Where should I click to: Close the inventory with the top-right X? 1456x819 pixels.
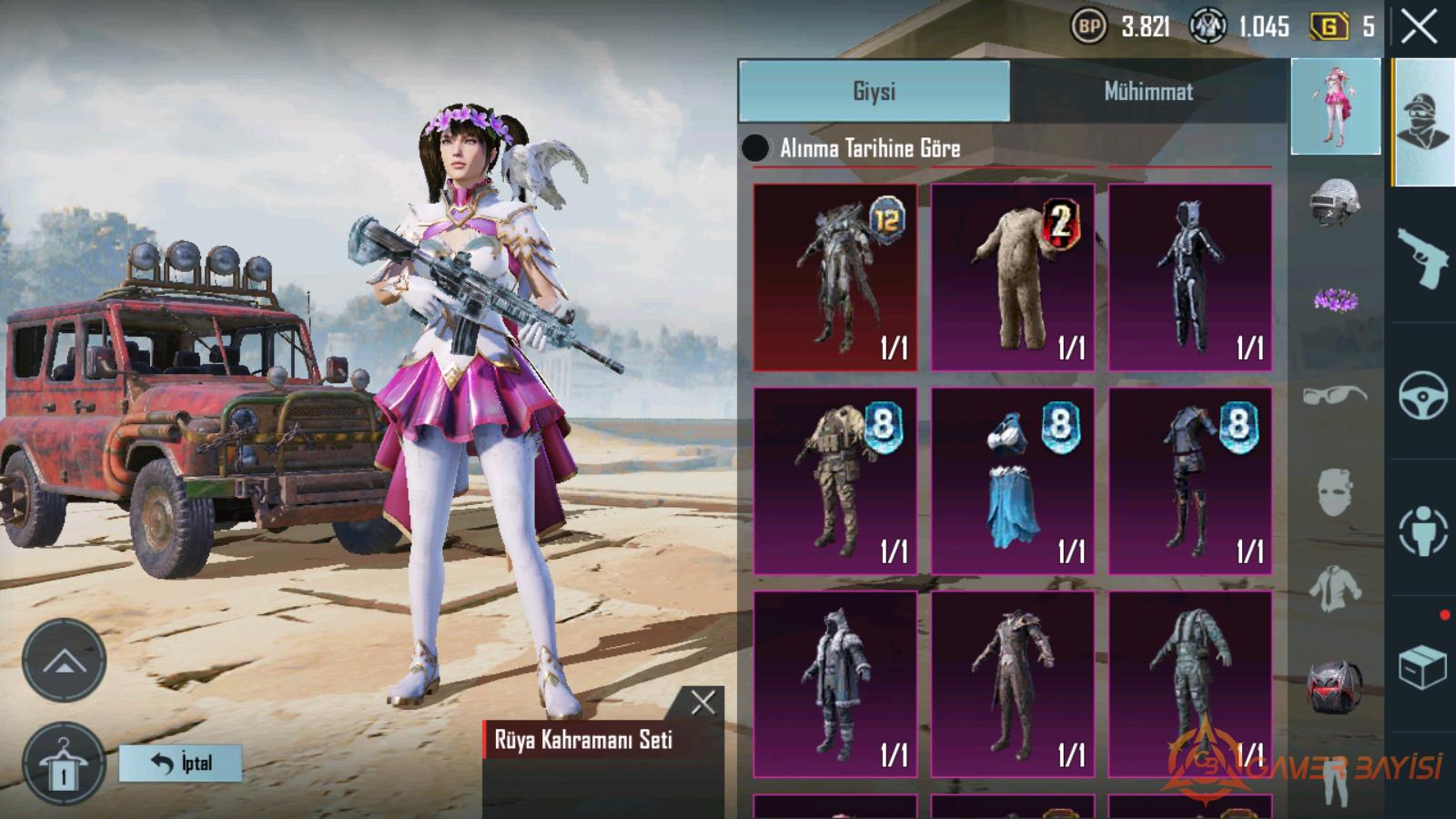[x=1419, y=26]
